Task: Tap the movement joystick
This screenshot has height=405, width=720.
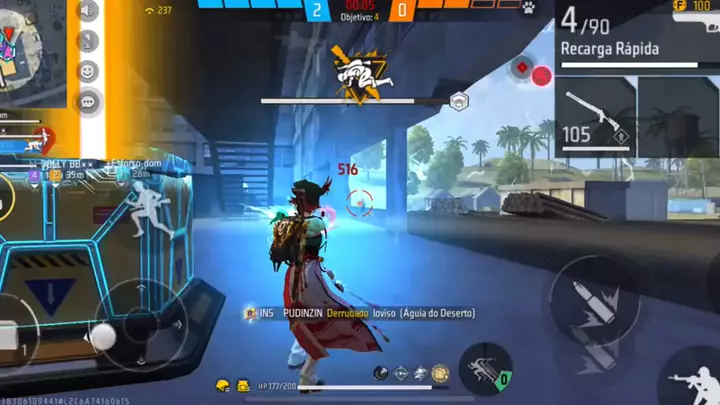Action: 103,336
